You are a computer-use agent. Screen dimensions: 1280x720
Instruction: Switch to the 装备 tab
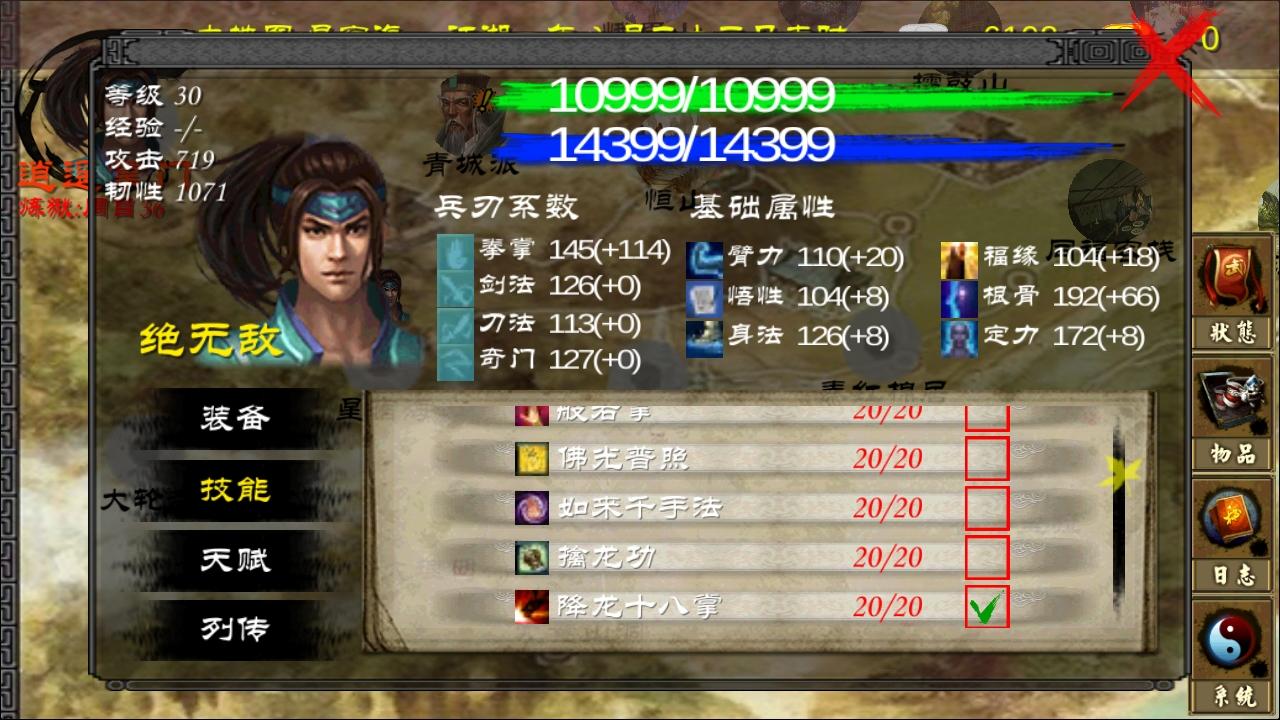coord(235,420)
